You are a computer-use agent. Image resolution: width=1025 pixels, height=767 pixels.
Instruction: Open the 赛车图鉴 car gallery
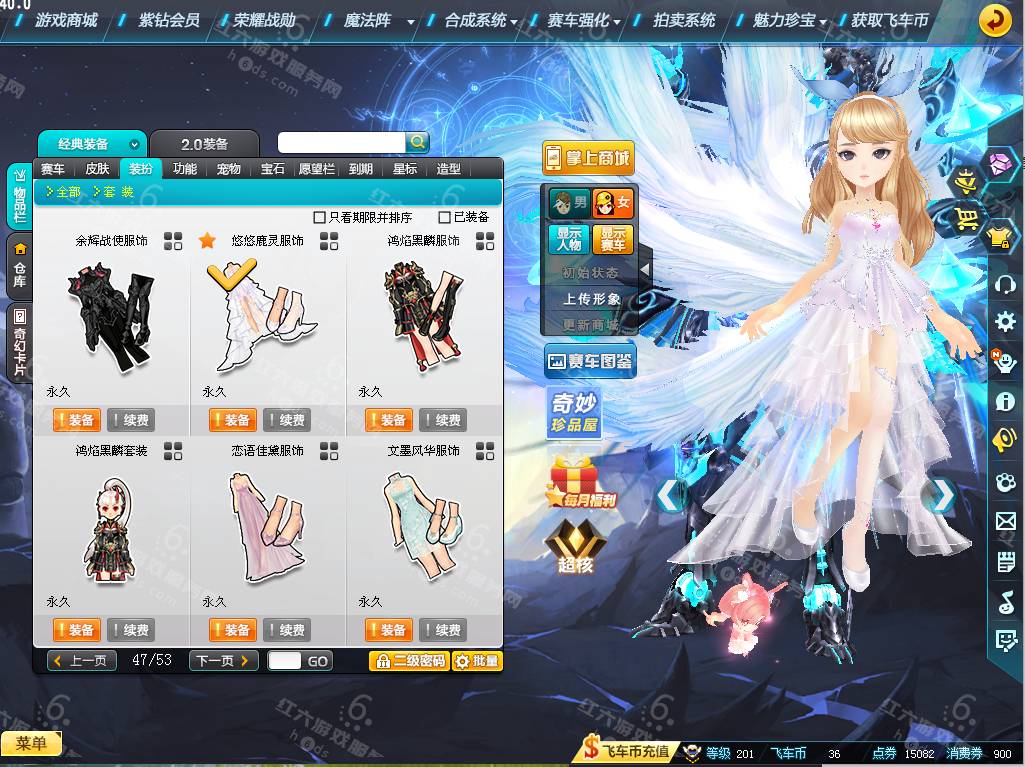(x=589, y=362)
